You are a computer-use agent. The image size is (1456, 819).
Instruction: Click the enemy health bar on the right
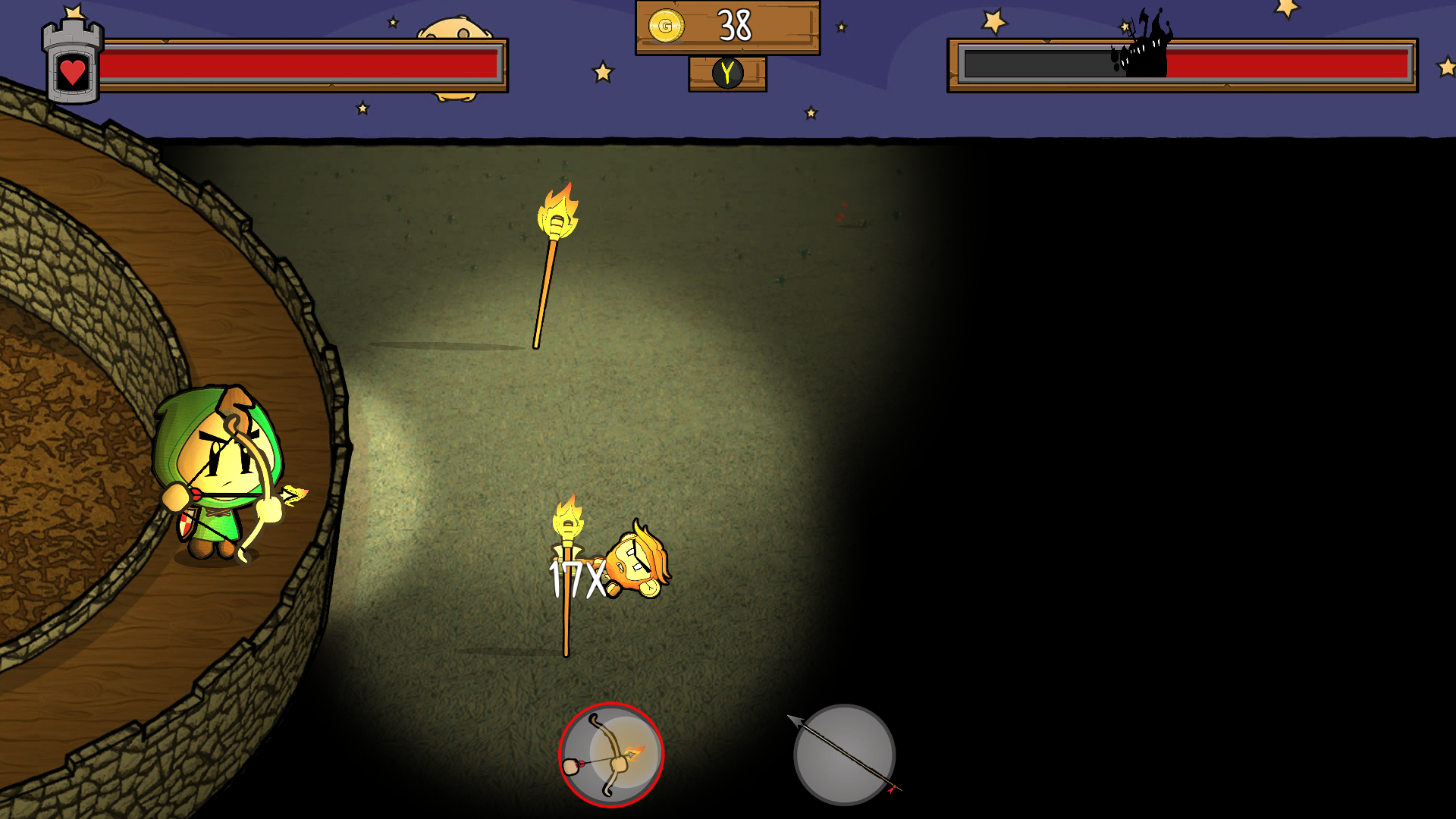click(x=1183, y=64)
